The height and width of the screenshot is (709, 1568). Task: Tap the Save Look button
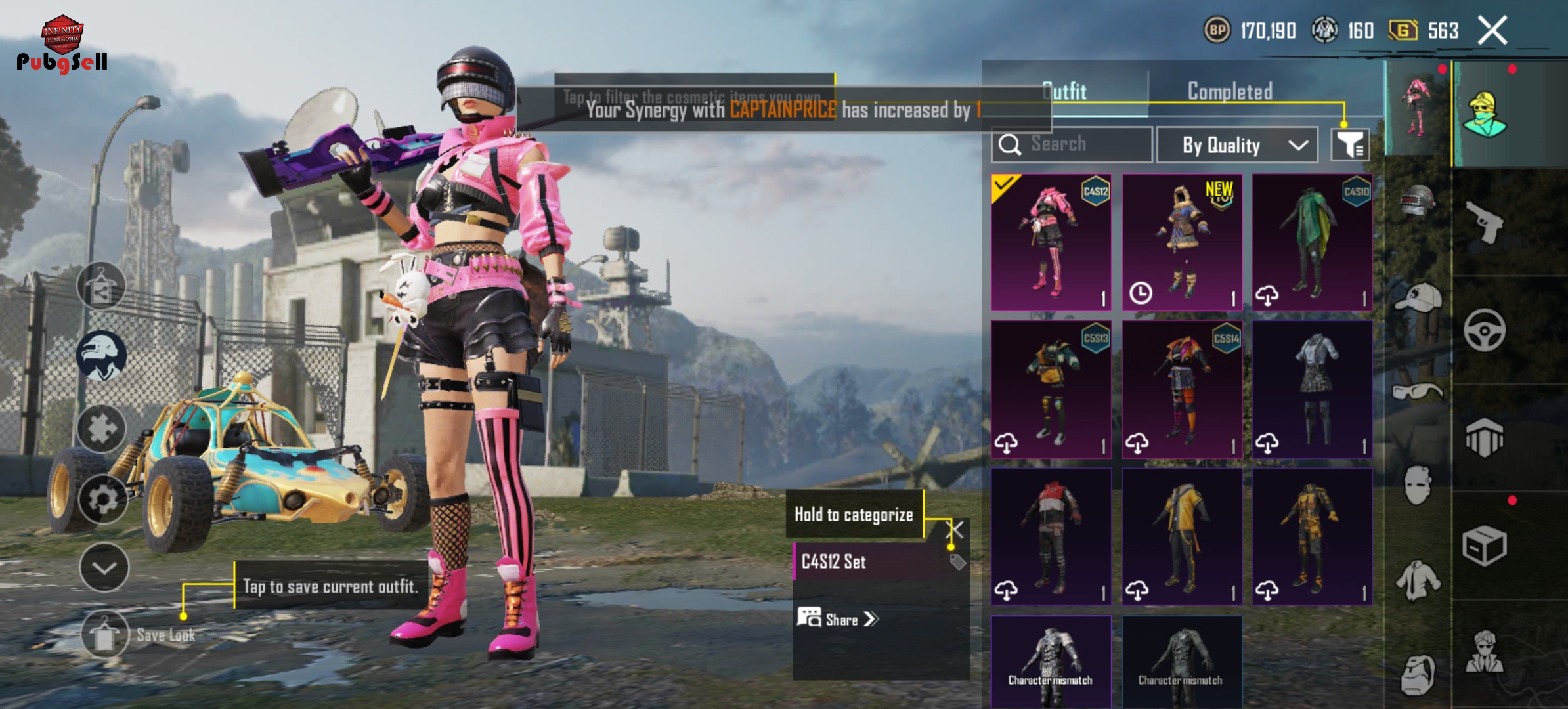(x=105, y=635)
